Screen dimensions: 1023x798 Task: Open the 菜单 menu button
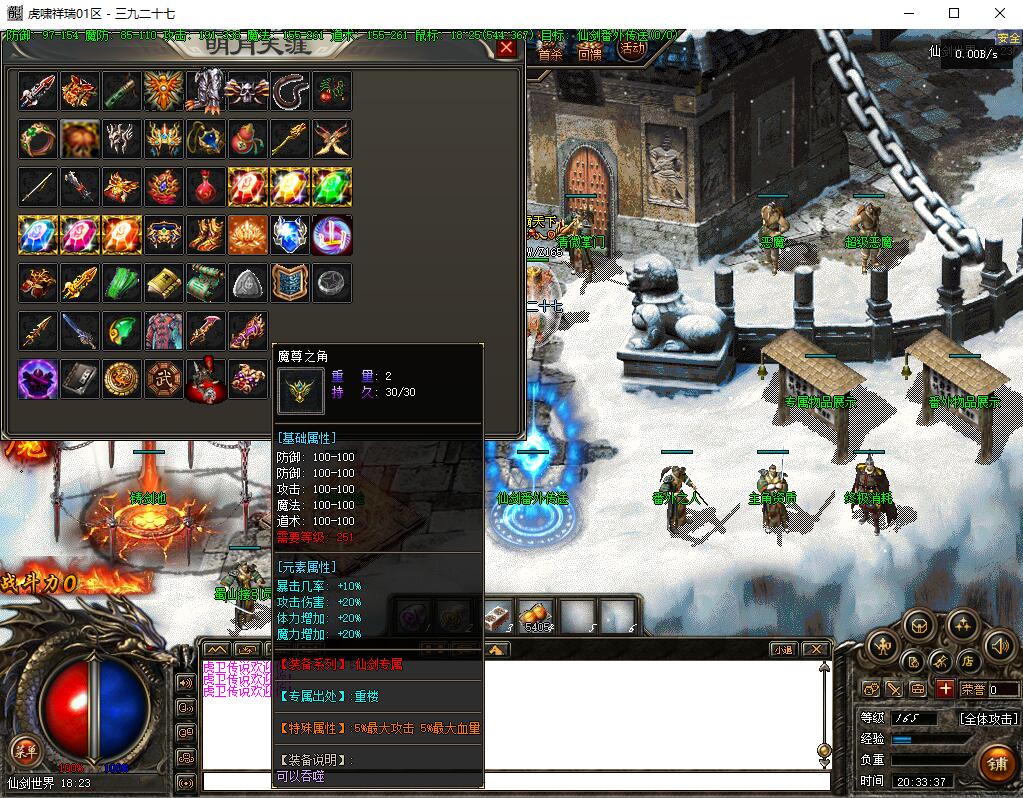[25, 750]
